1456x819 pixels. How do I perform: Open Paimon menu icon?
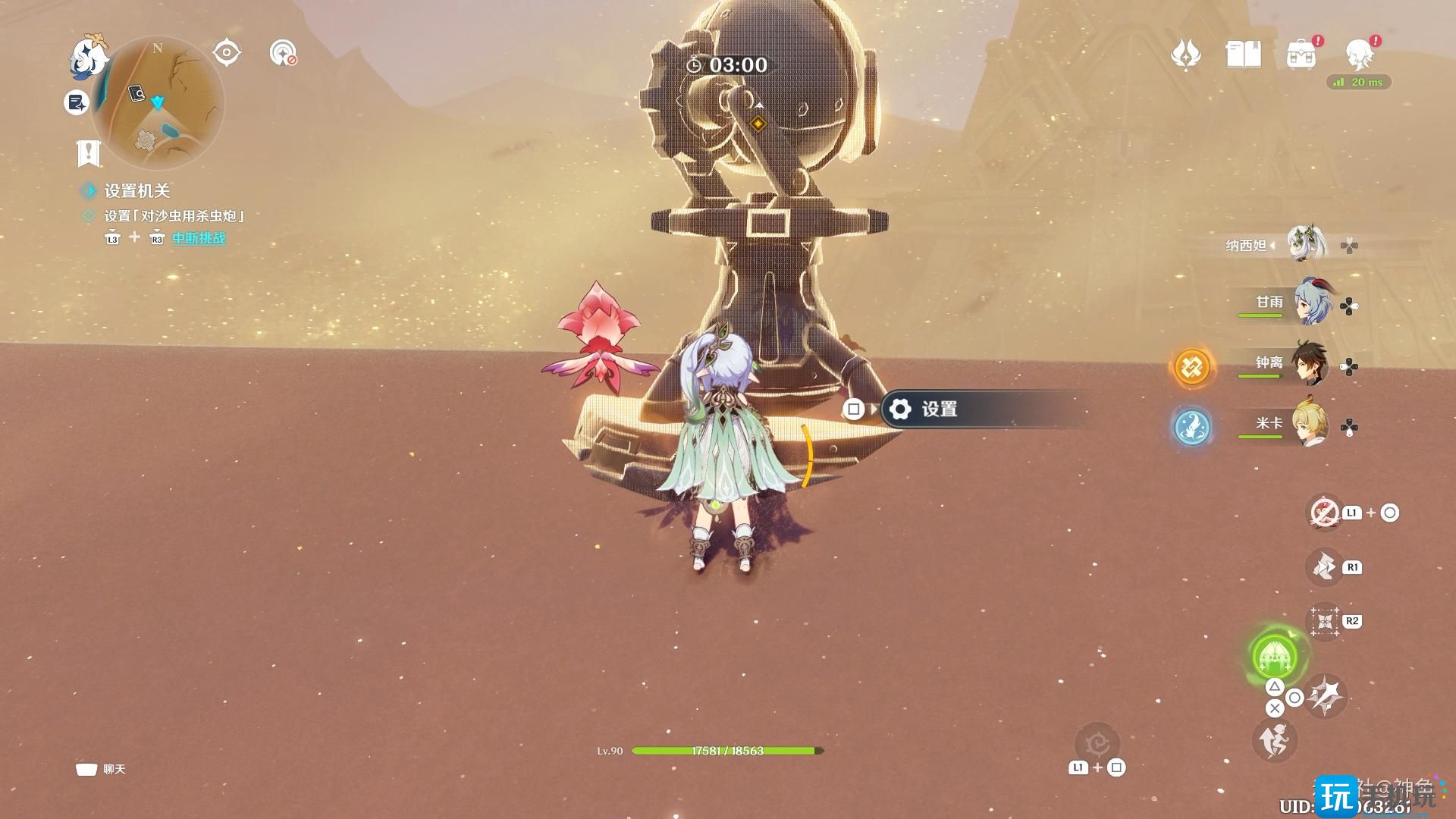tap(88, 55)
